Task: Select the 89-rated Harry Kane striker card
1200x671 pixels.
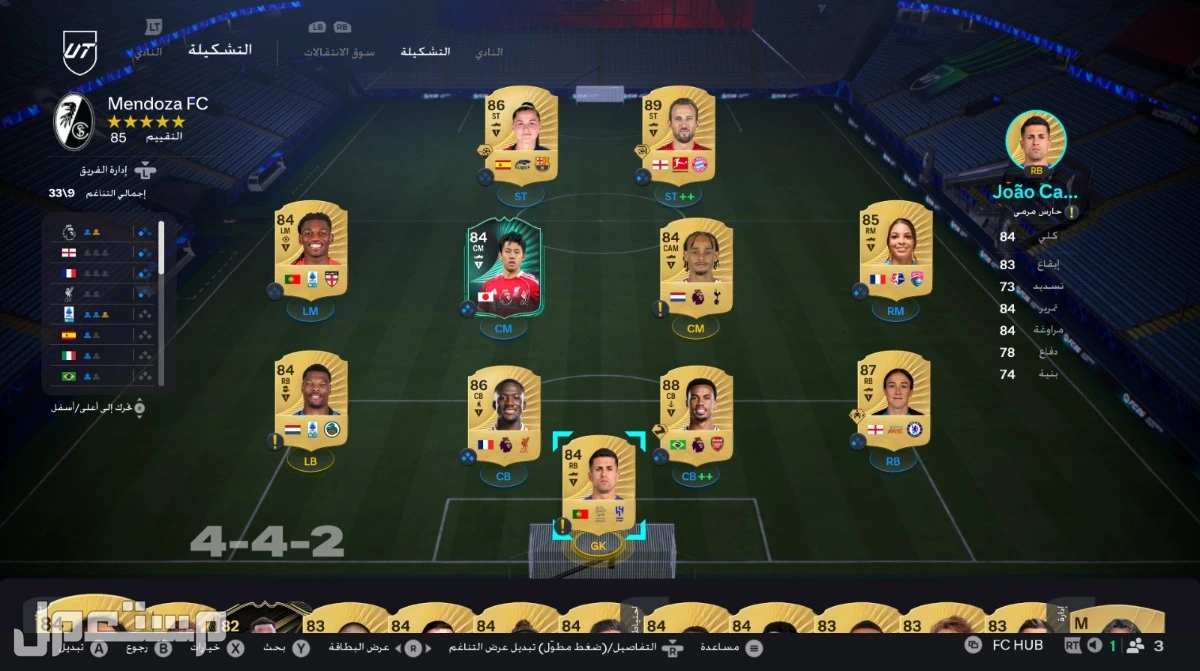Action: pyautogui.click(x=678, y=133)
